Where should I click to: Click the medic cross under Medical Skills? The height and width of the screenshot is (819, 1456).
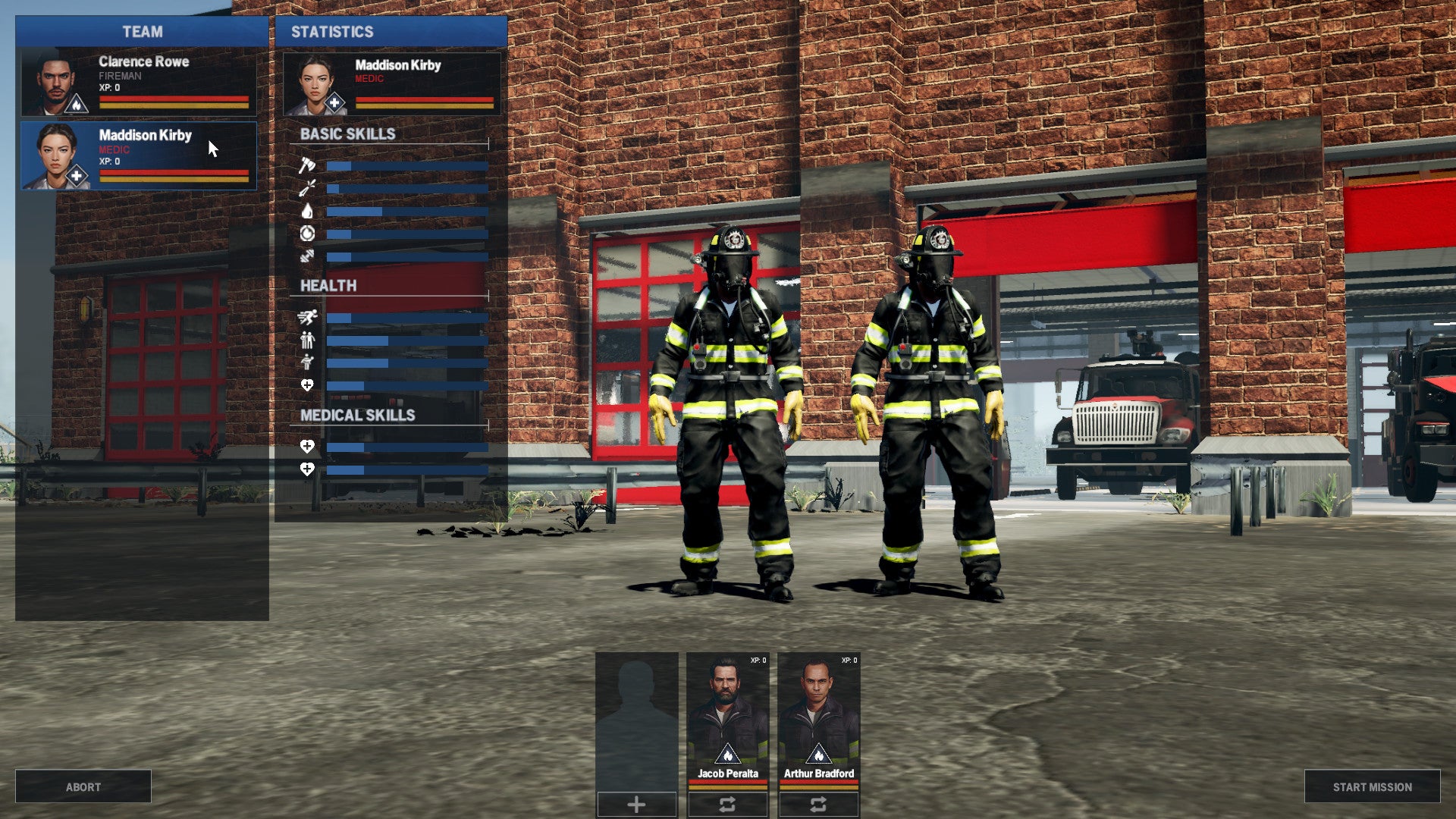(x=306, y=448)
